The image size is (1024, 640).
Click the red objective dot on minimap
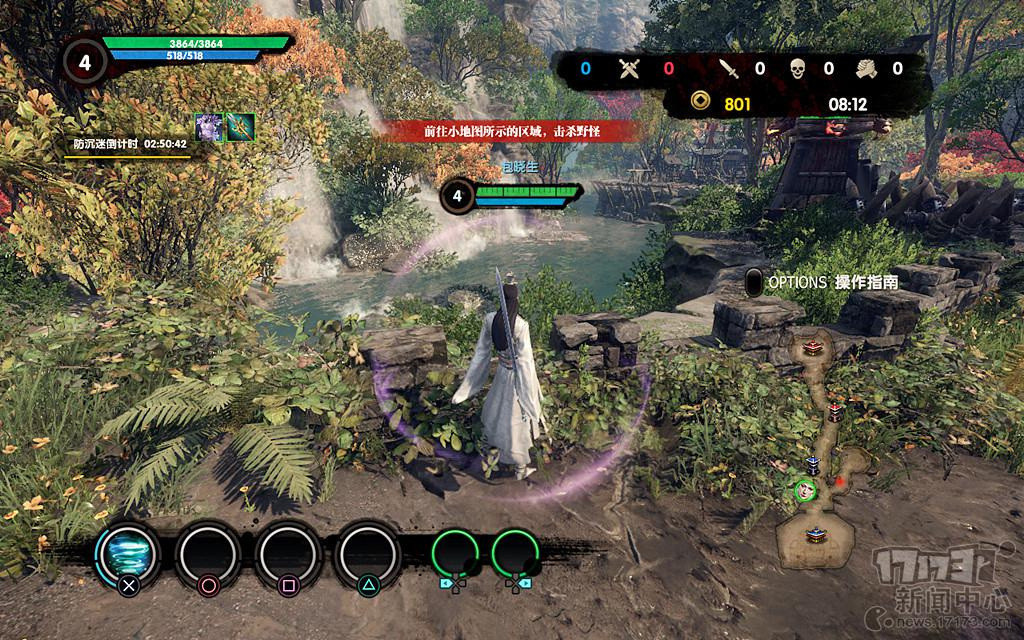click(x=840, y=481)
